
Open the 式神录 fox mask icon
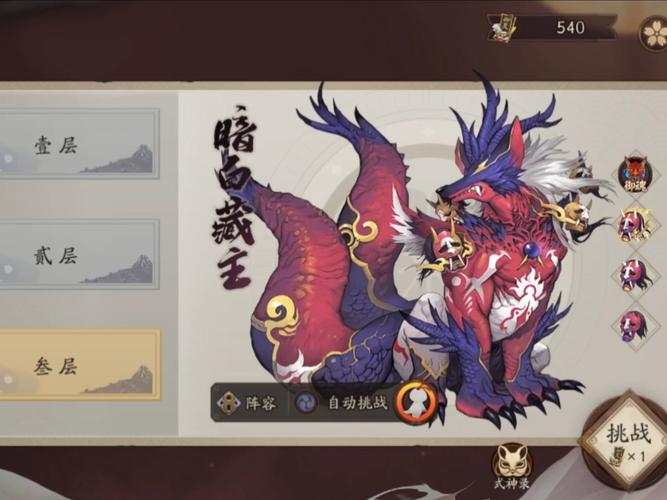click(x=512, y=464)
